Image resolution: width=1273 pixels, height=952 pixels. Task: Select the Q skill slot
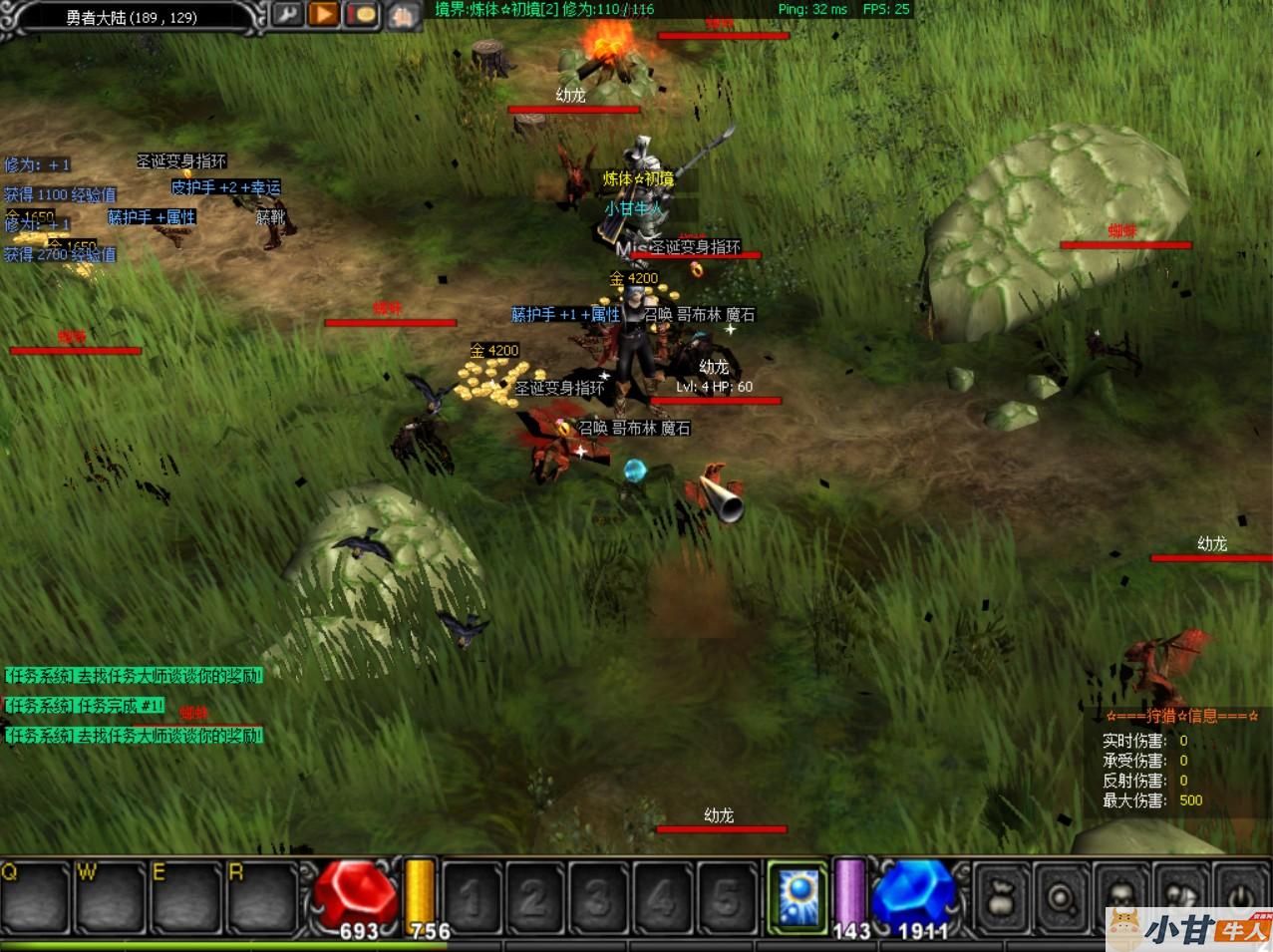(x=36, y=897)
